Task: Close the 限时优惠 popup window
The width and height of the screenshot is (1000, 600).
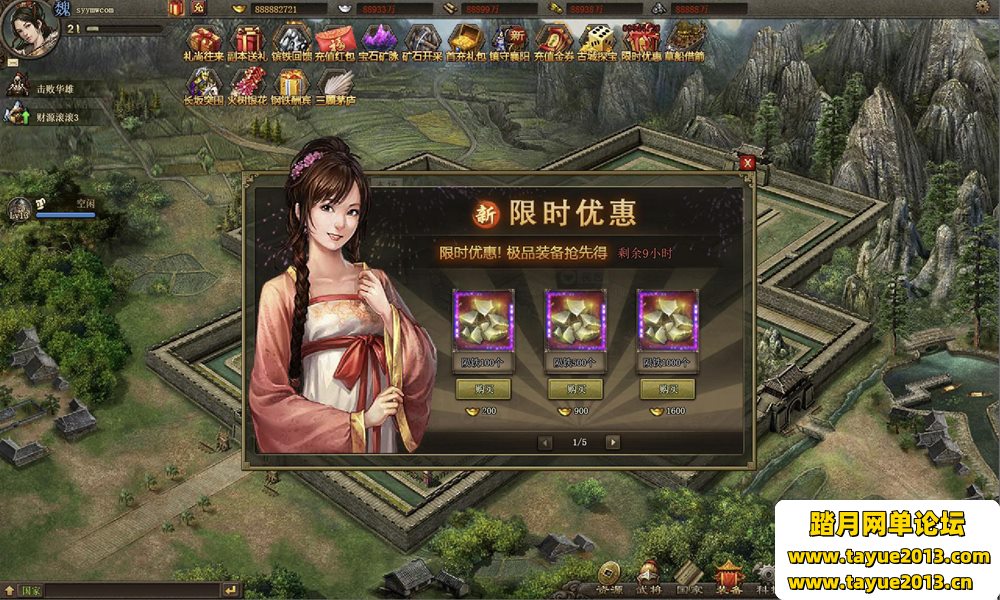Action: pos(747,163)
